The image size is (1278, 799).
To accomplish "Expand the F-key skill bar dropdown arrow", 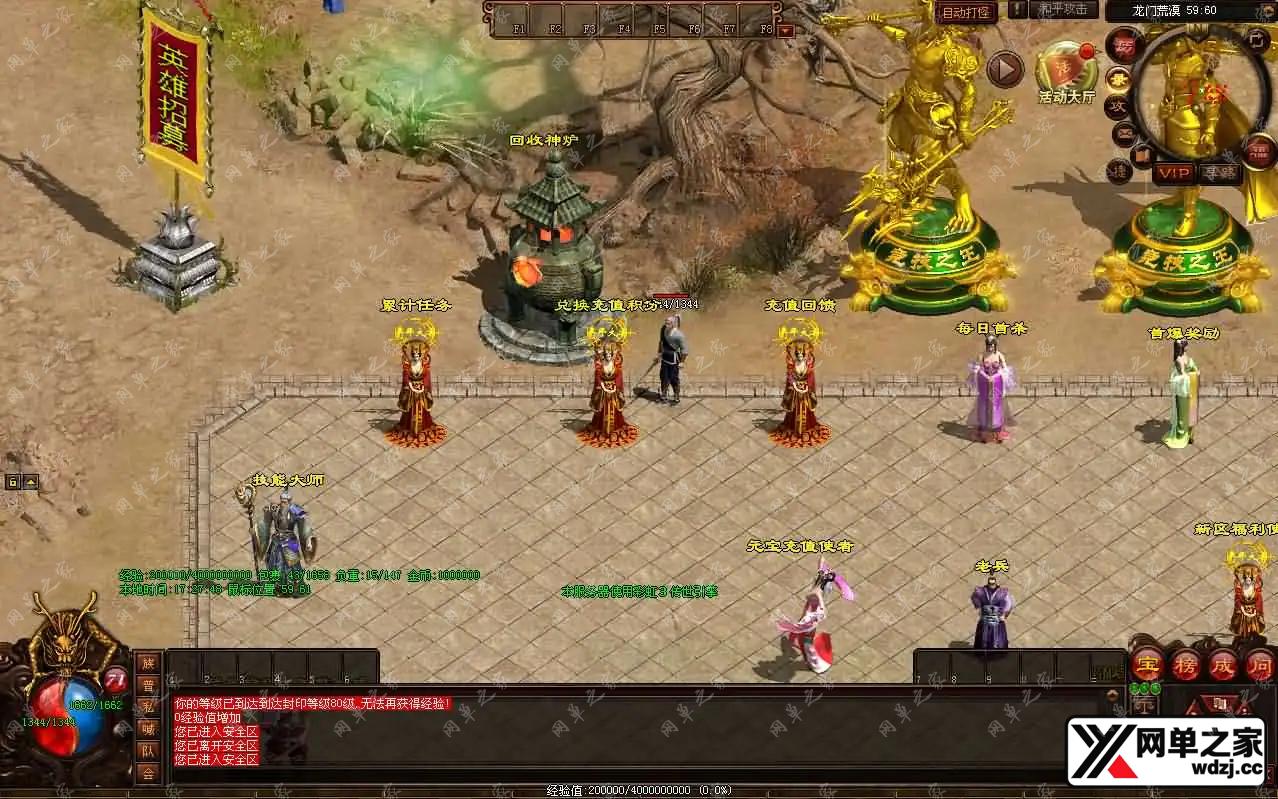I will (785, 30).
